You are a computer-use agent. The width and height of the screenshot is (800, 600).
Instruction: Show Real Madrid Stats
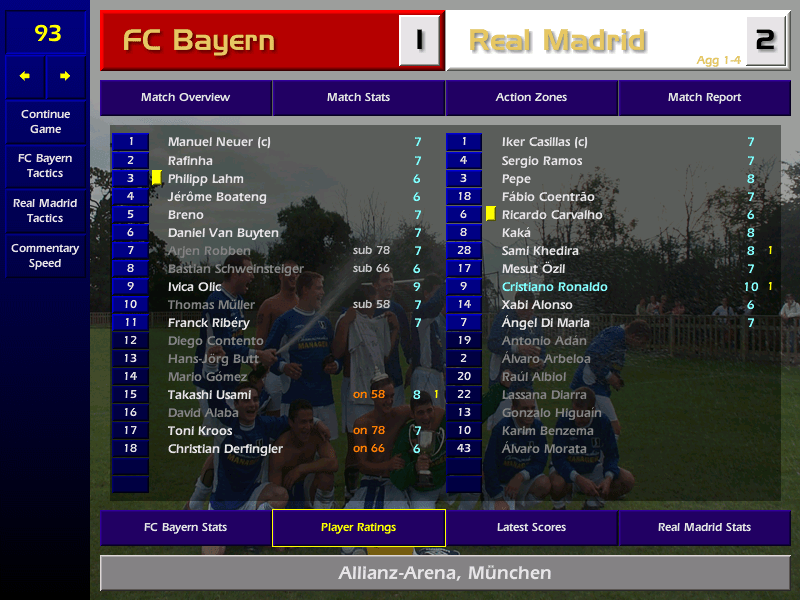(x=704, y=527)
